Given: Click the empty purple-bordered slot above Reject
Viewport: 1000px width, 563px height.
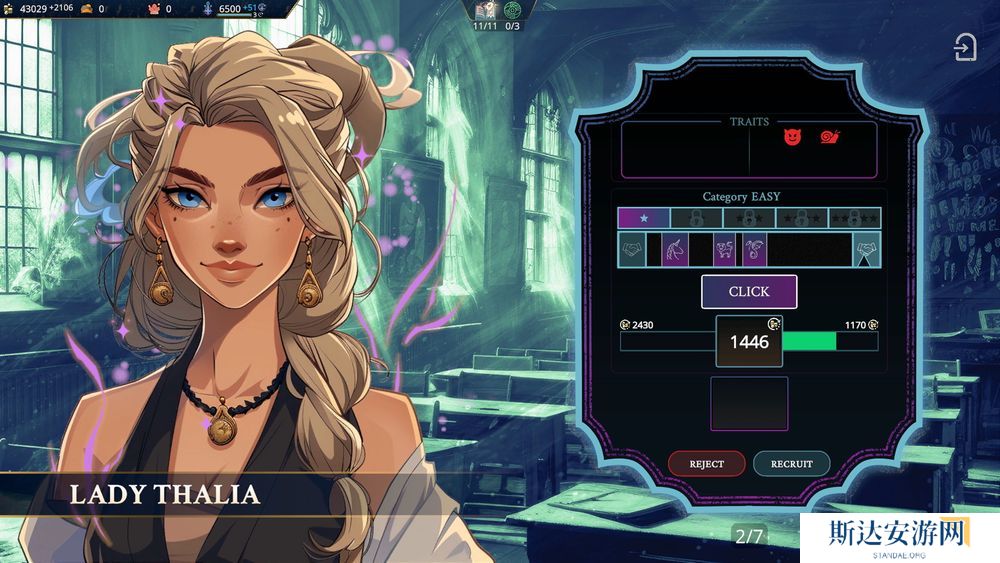Looking at the screenshot, I should (749, 403).
